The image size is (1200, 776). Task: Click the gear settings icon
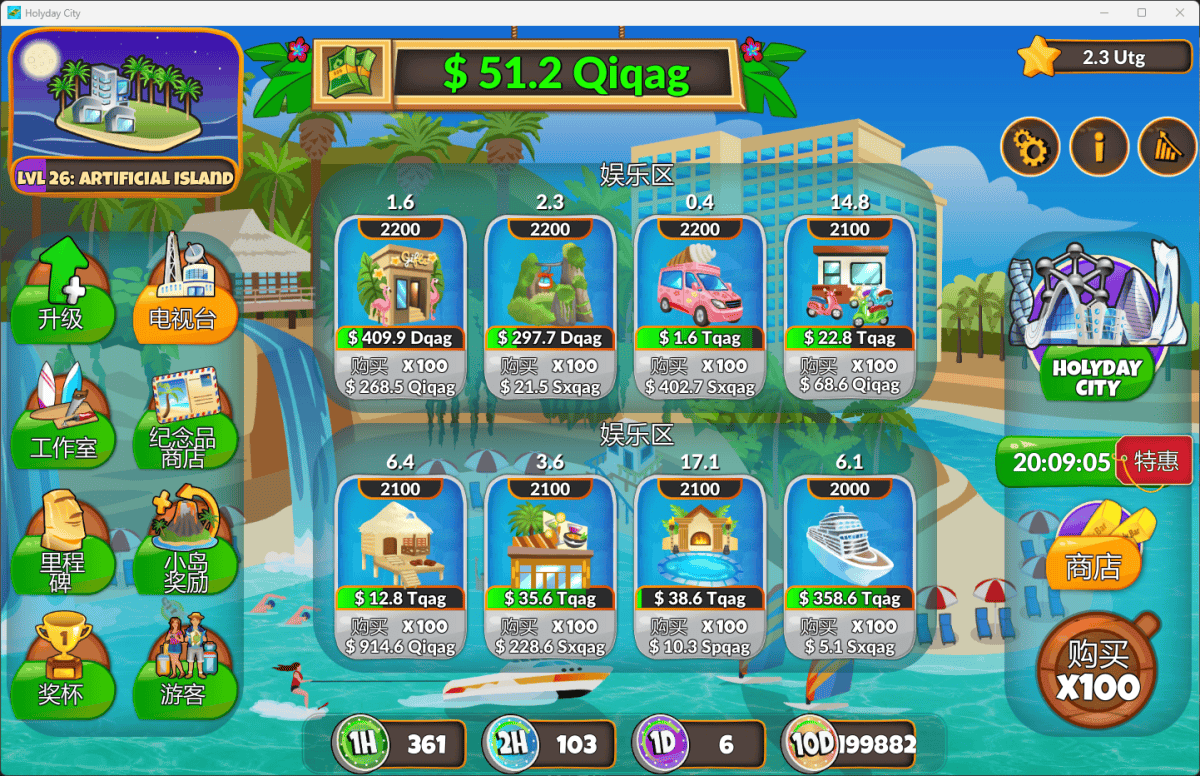pyautogui.click(x=1030, y=148)
